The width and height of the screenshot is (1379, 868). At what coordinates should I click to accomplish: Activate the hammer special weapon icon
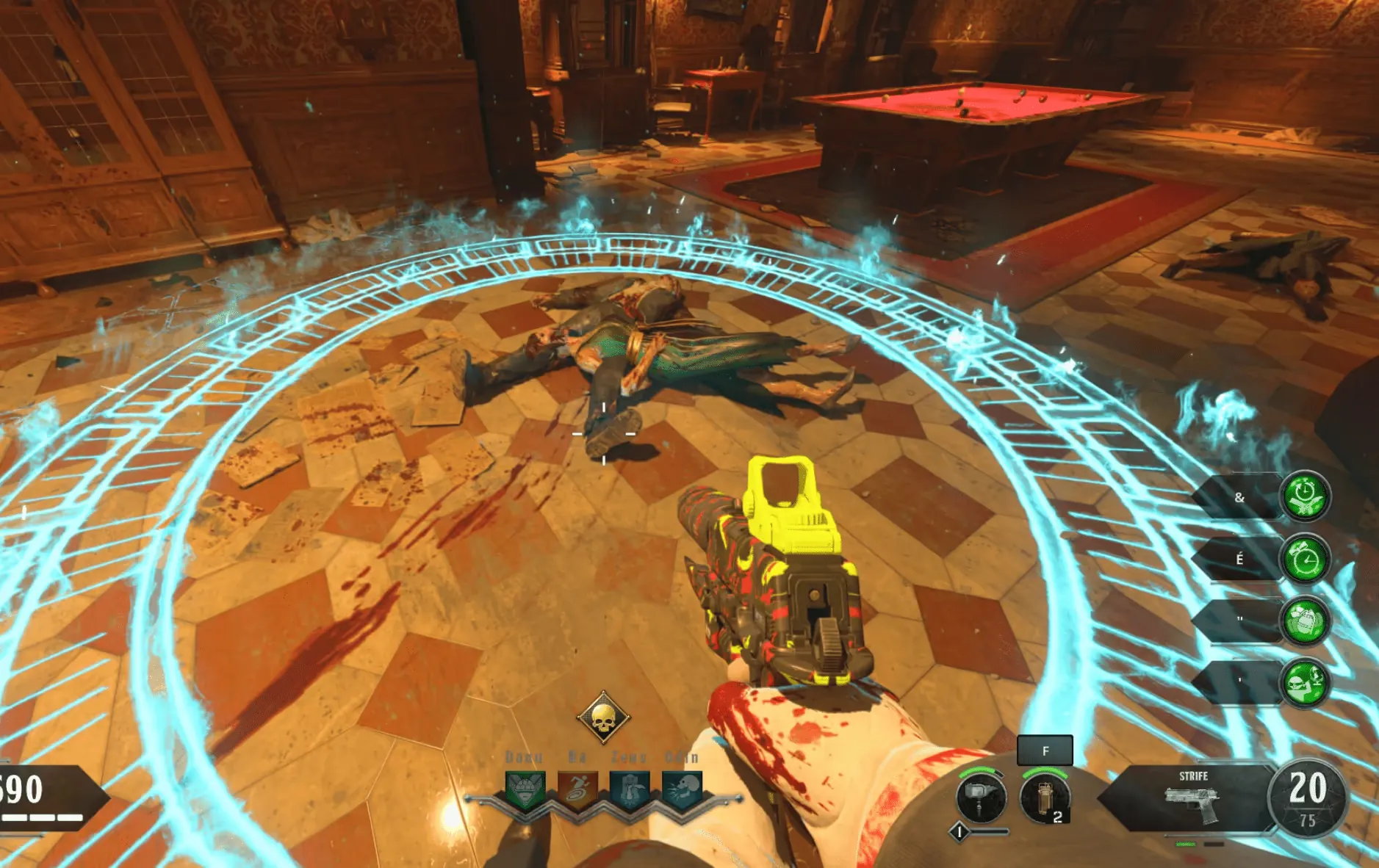click(981, 798)
